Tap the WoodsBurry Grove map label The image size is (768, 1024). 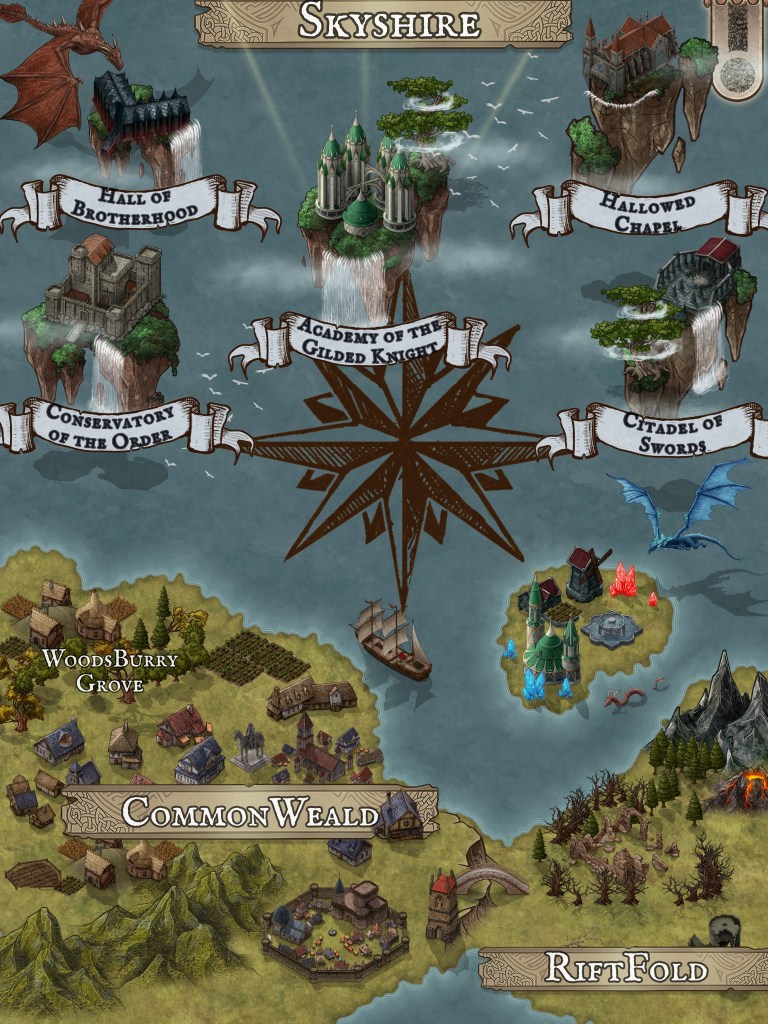point(109,672)
